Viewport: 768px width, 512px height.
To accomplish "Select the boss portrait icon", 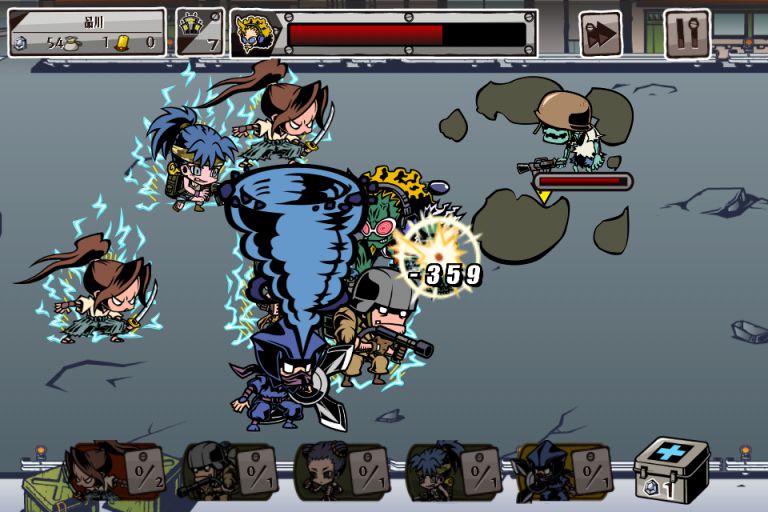I will pyautogui.click(x=256, y=34).
